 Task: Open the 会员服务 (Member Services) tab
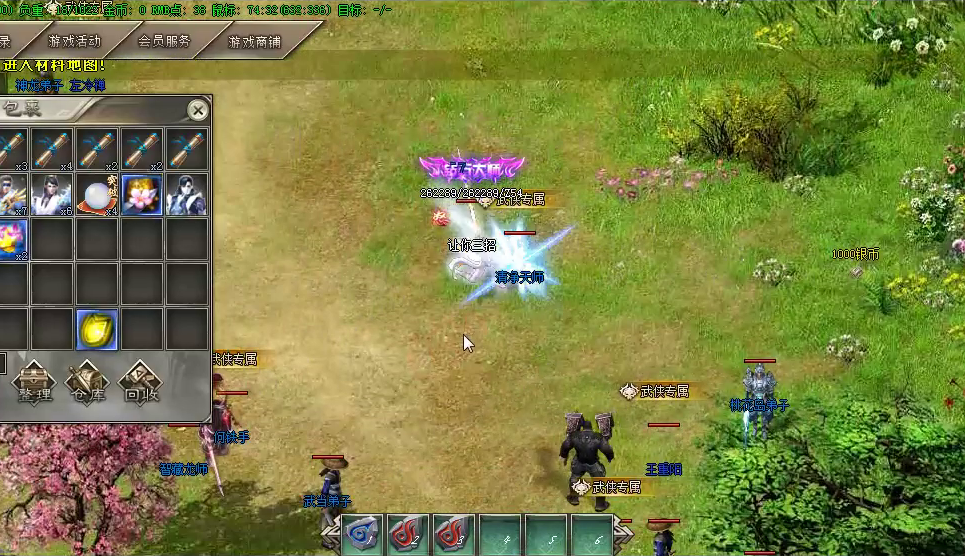[163, 42]
